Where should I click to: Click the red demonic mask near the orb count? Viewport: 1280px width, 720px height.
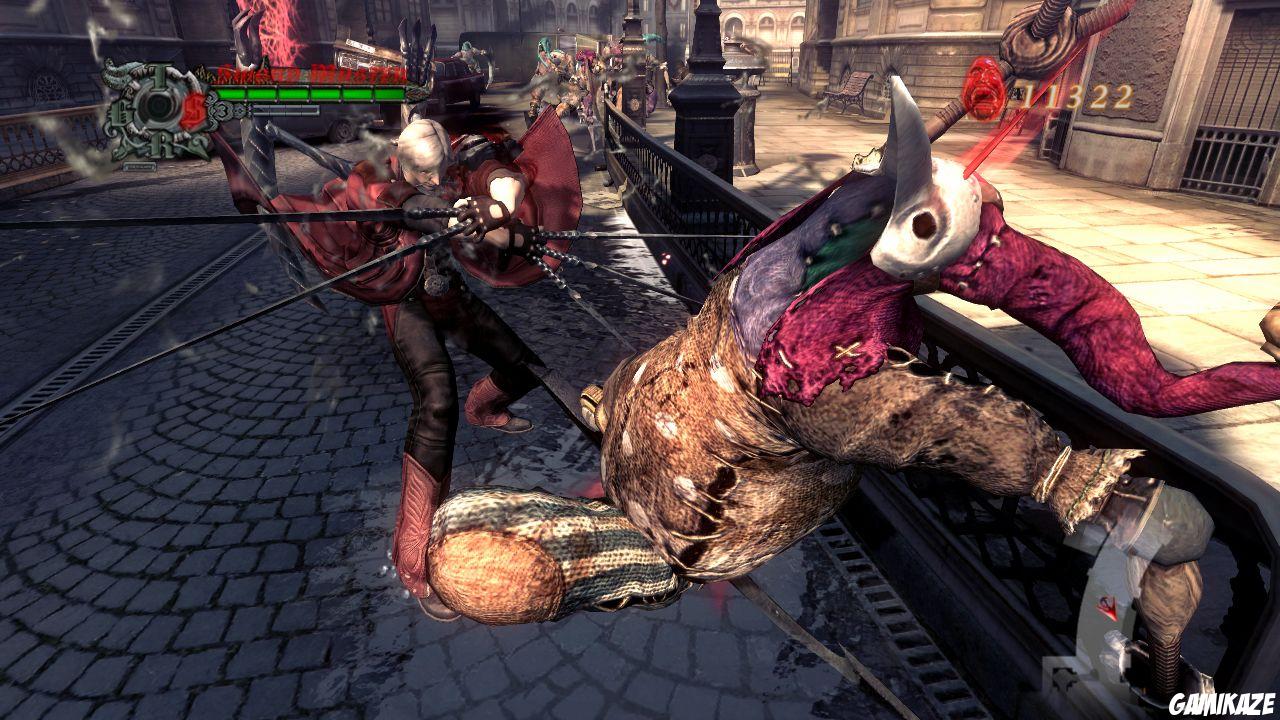[985, 90]
